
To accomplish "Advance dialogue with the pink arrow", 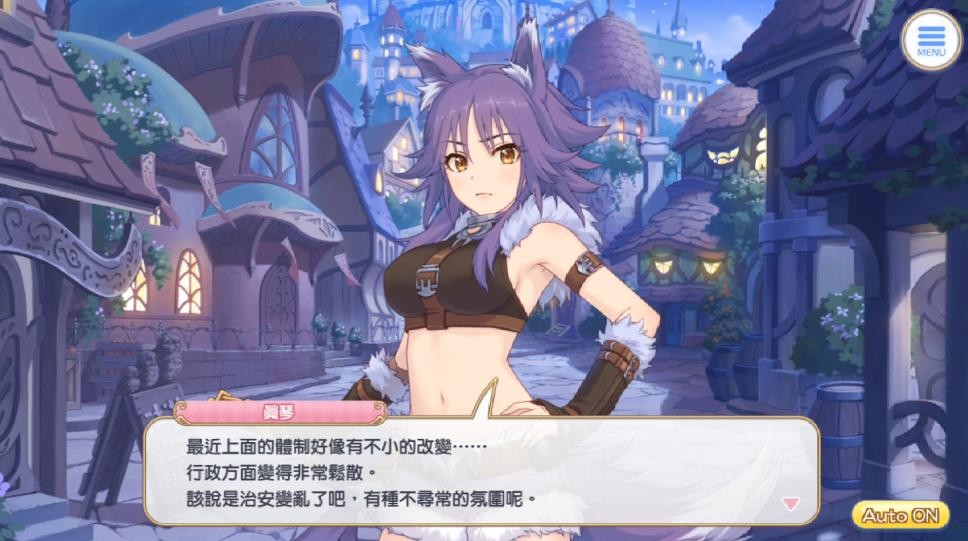I will [791, 503].
